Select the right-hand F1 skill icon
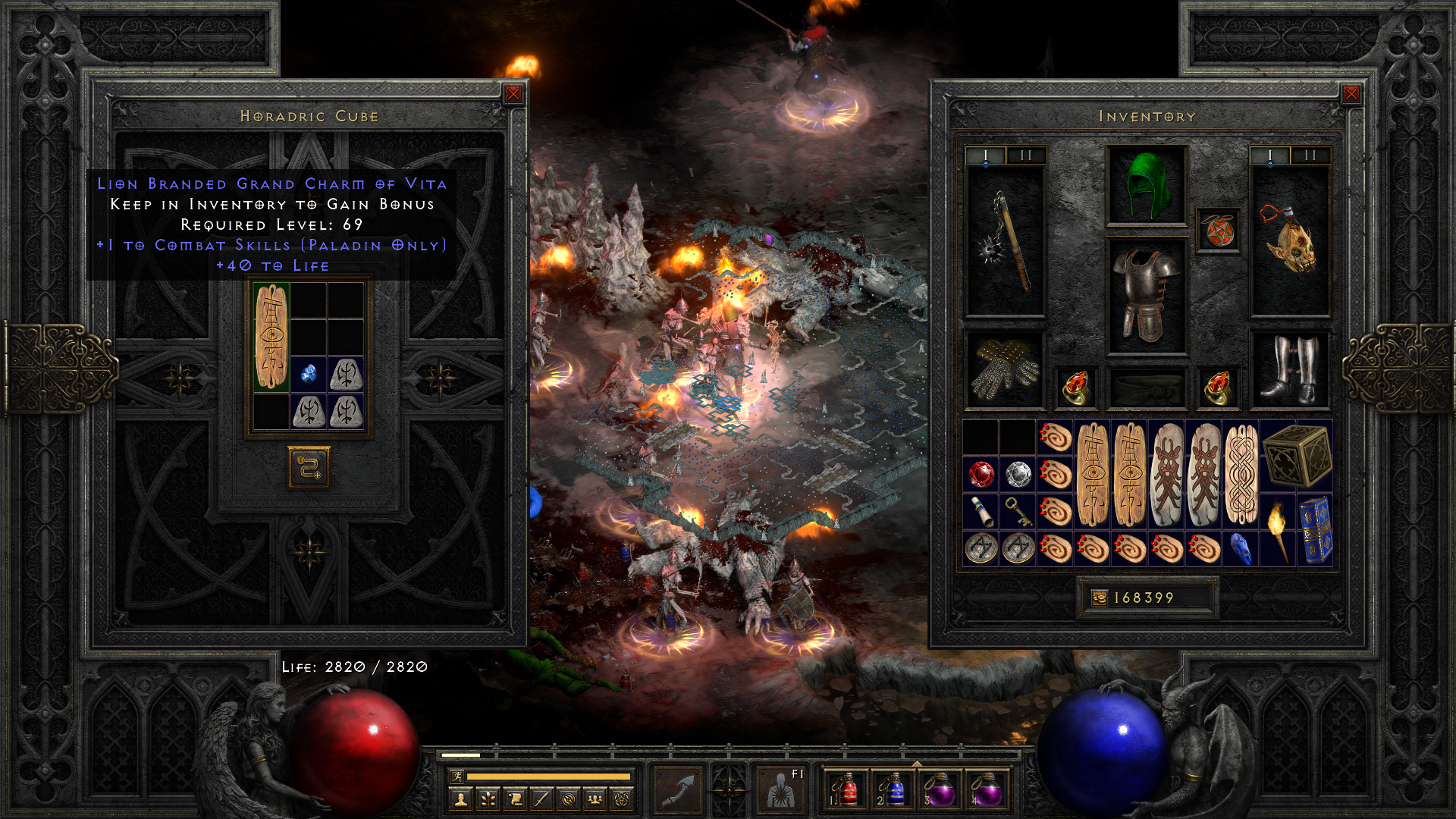This screenshot has width=1456, height=819. 780,791
